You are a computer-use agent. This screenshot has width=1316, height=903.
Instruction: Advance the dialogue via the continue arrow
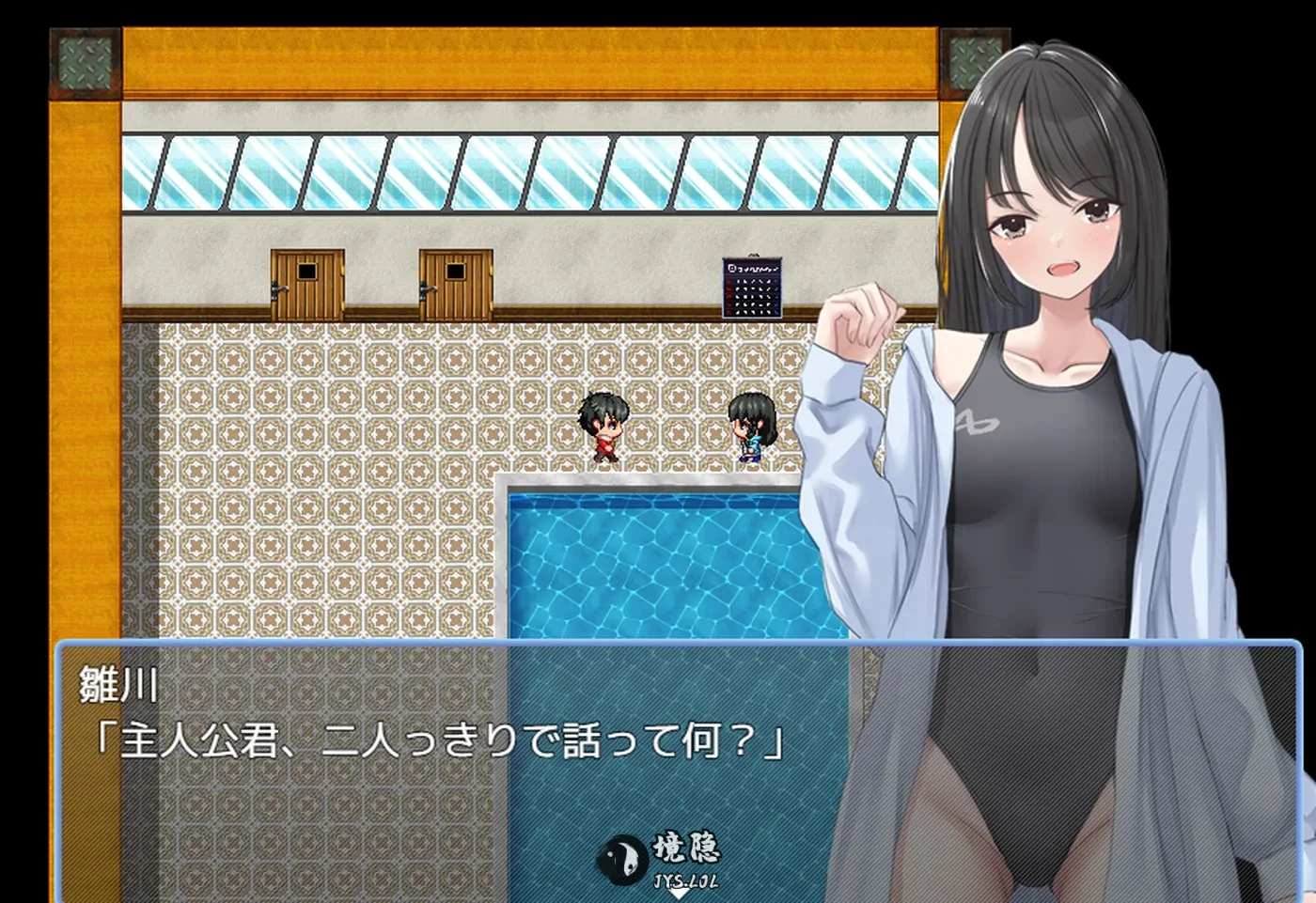point(678,894)
